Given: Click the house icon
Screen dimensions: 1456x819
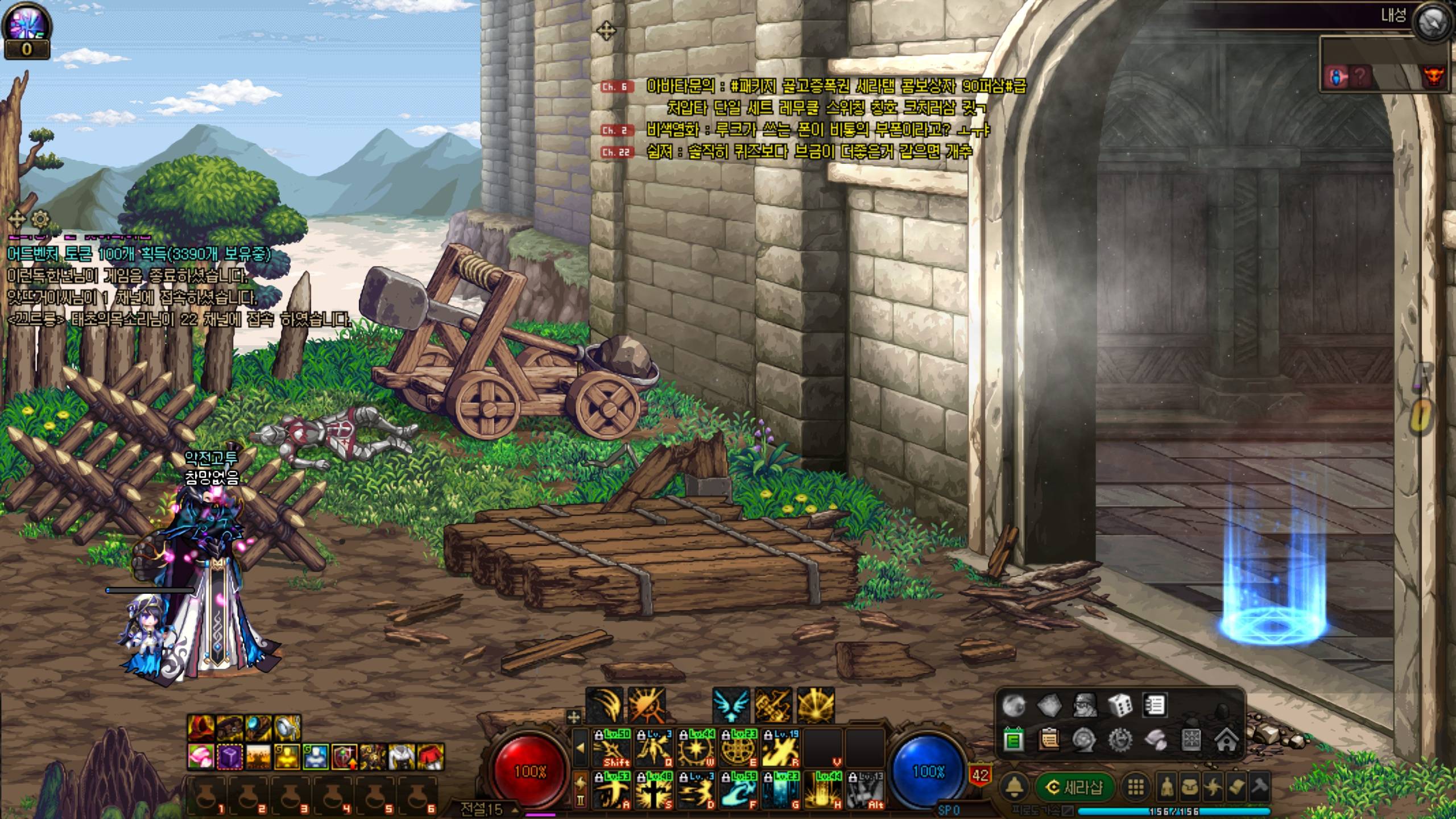Looking at the screenshot, I should pyautogui.click(x=1226, y=740).
